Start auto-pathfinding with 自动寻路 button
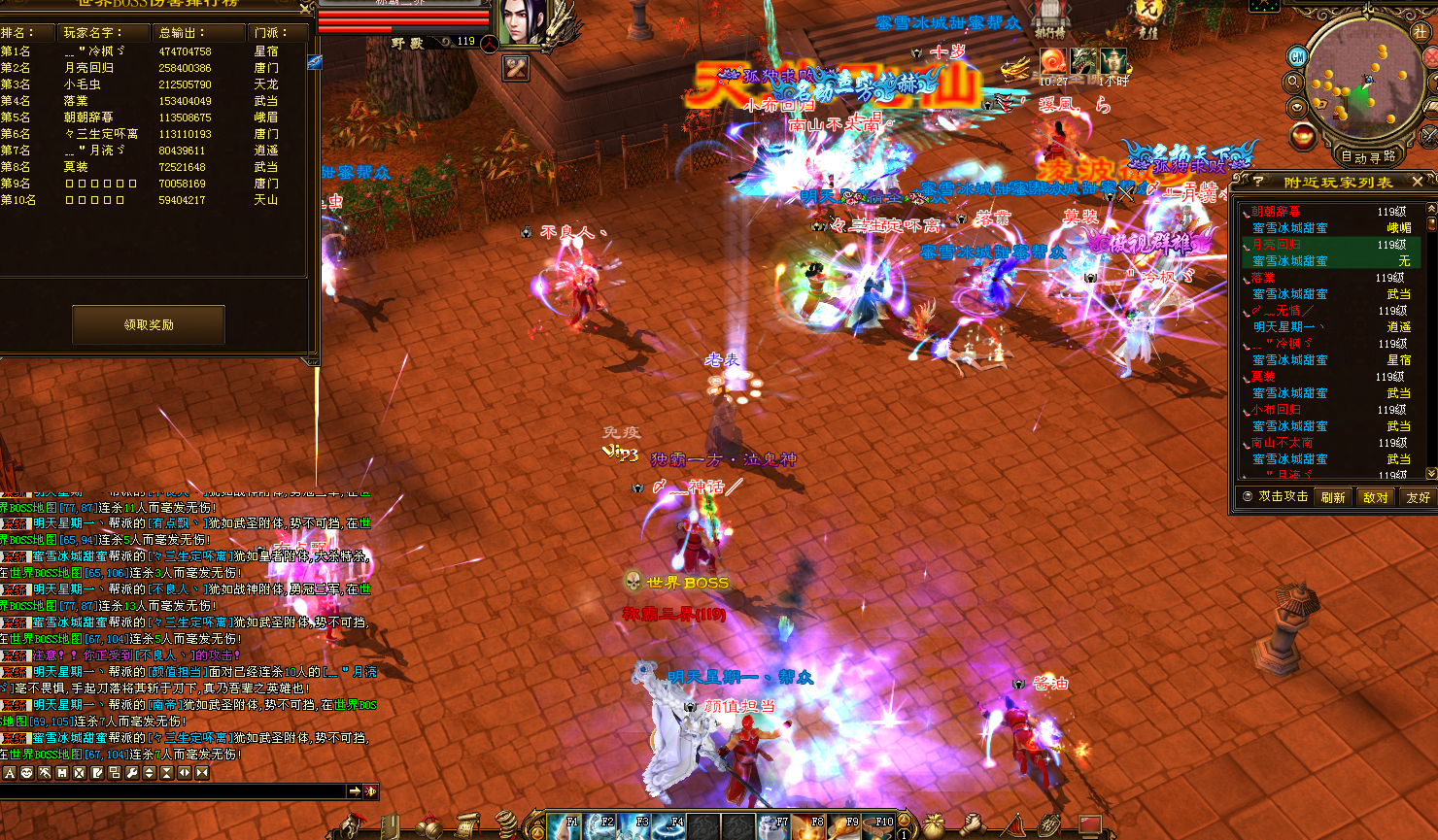The width and height of the screenshot is (1438, 840). tap(1368, 156)
